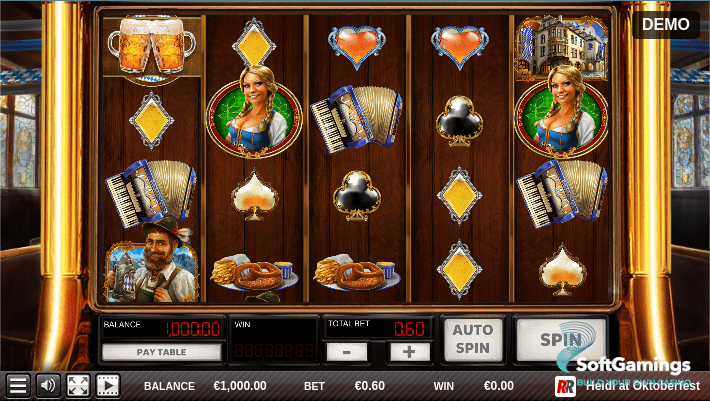Toggle the sound speaker icon
Viewport: 710px width, 401px height.
(x=47, y=385)
